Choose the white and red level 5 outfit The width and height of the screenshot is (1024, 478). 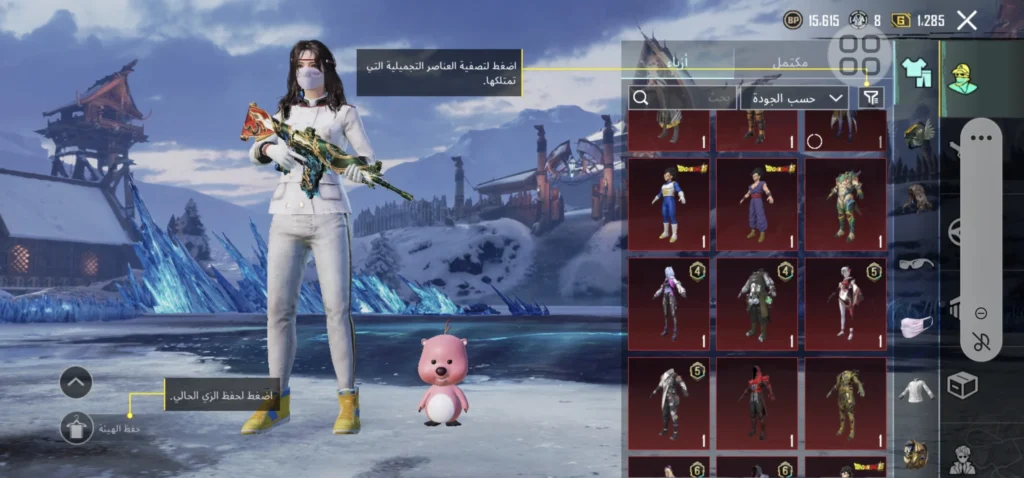845,303
